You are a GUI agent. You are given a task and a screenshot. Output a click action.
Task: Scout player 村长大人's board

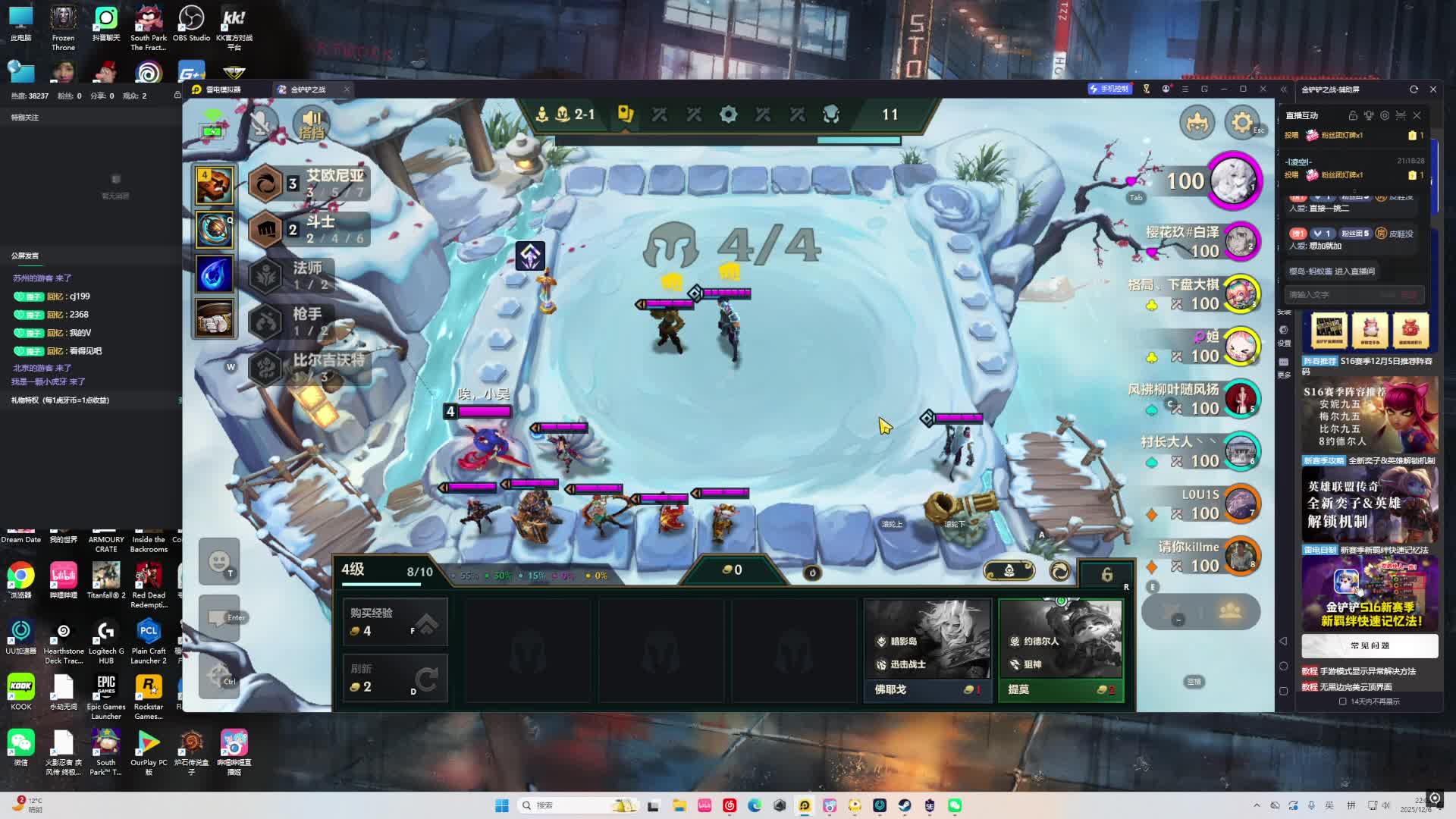[1241, 452]
